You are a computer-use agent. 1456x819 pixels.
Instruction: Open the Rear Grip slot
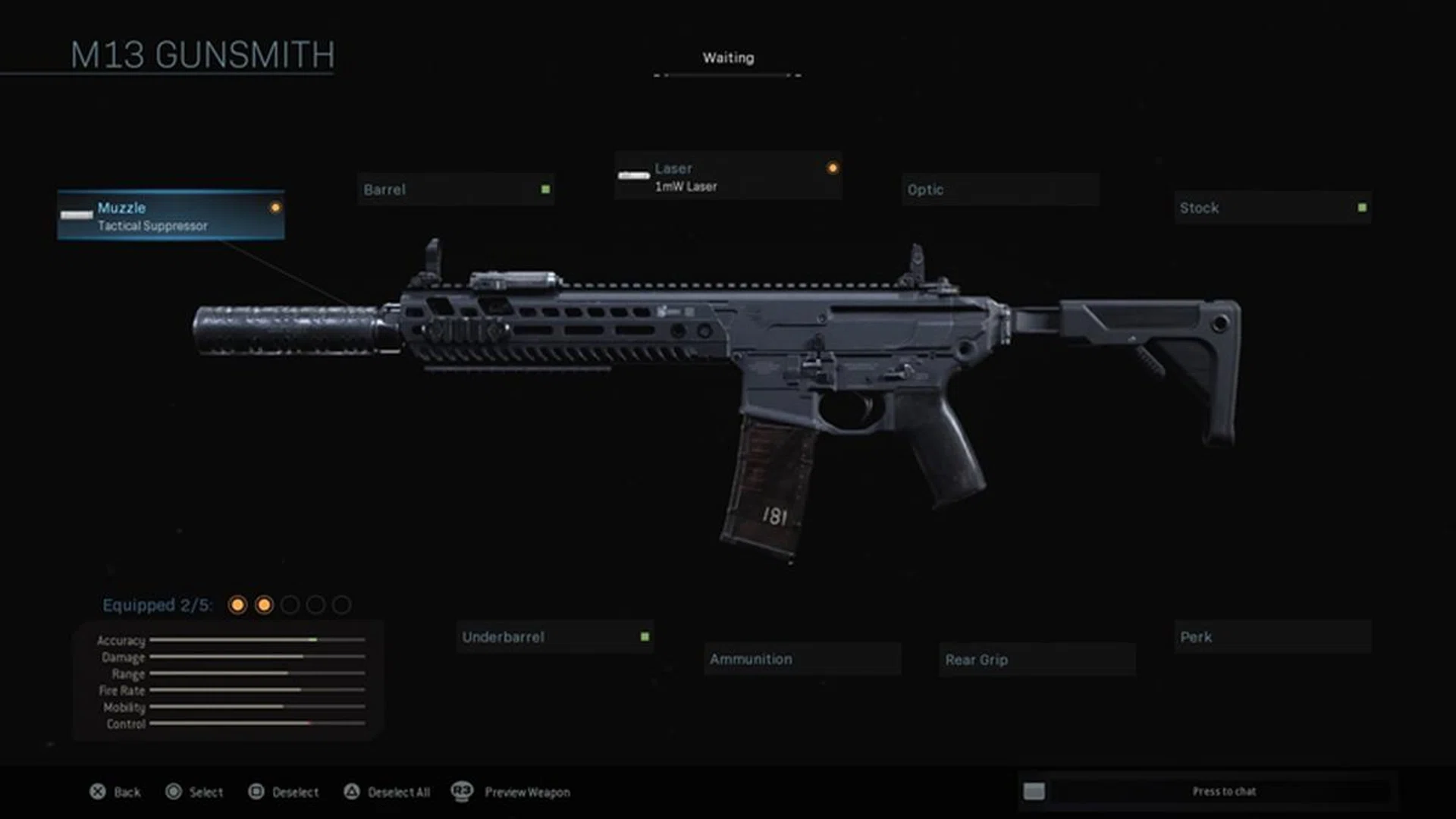1037,660
